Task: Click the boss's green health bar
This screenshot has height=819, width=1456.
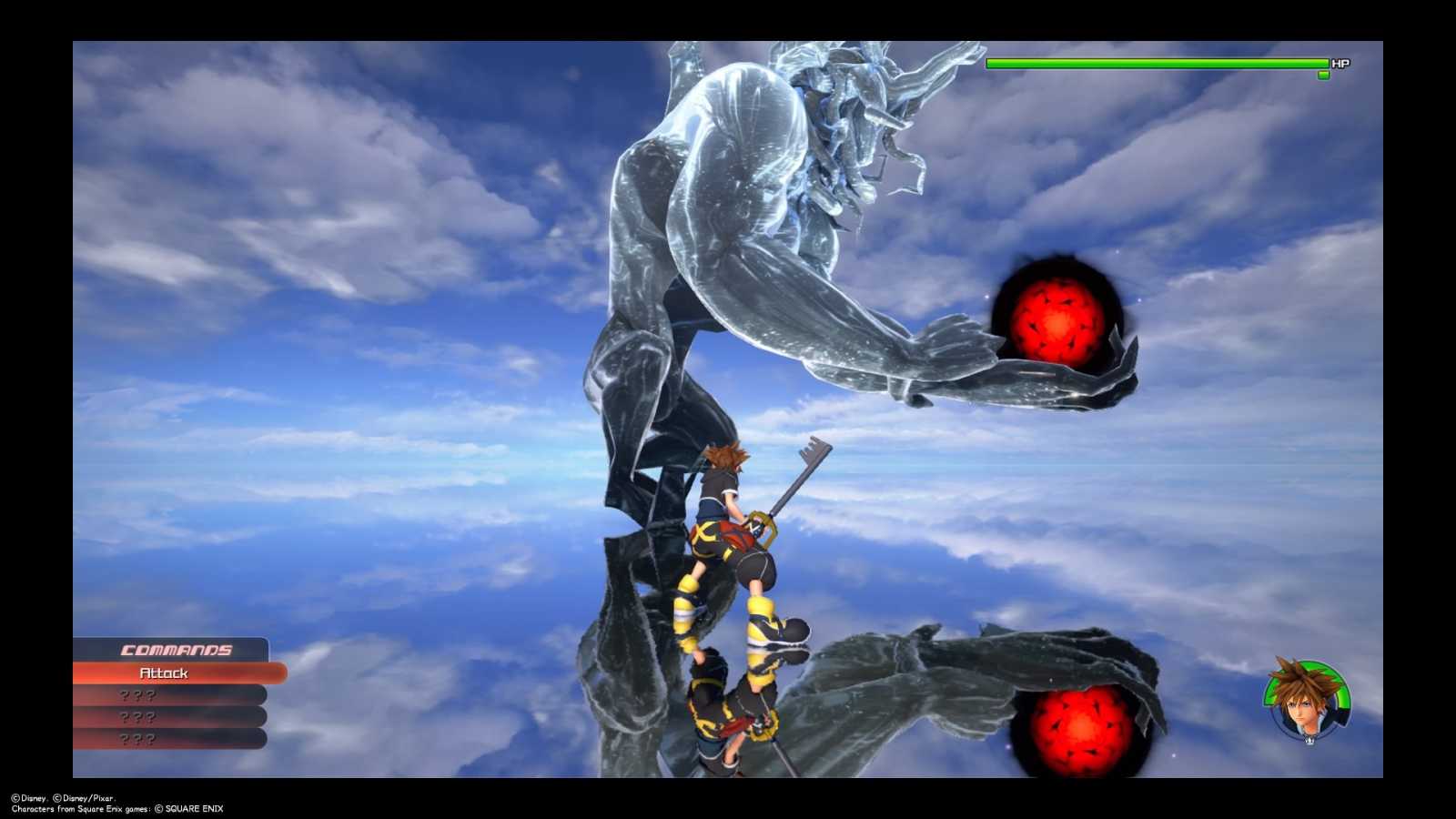Action: click(x=1147, y=63)
